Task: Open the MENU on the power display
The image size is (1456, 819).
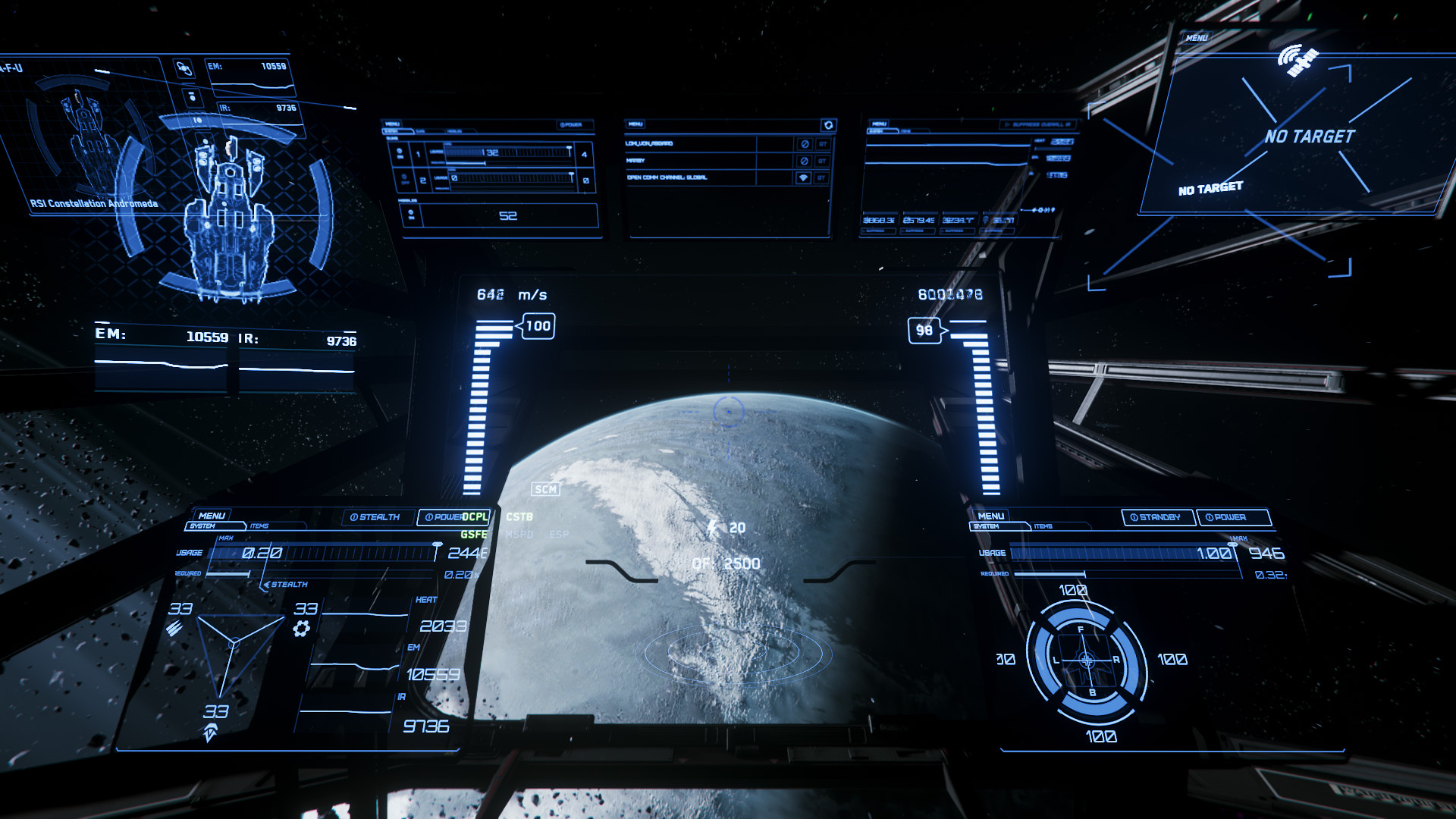Action: pyautogui.click(x=212, y=516)
